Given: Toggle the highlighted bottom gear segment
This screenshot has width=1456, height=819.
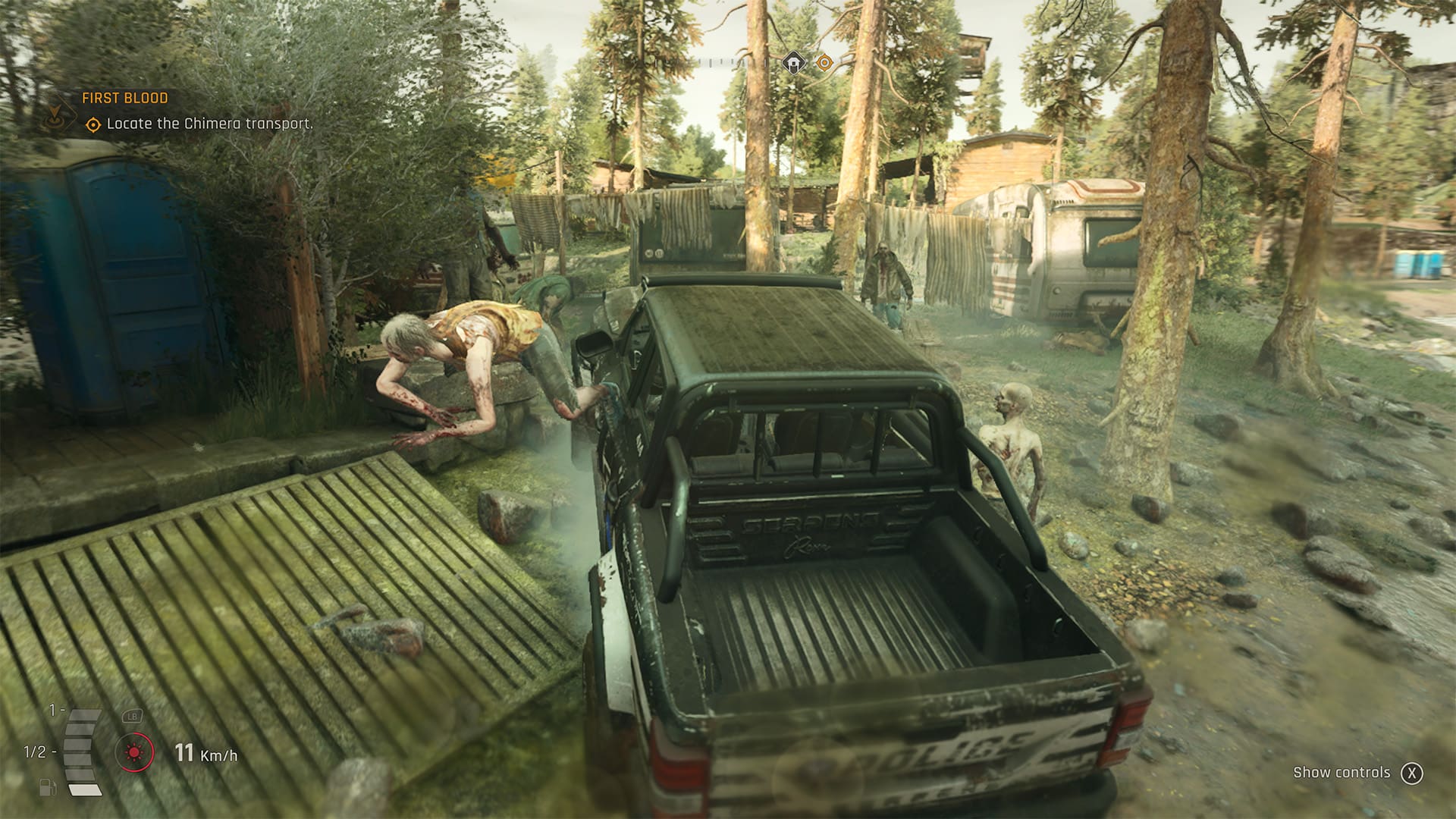Looking at the screenshot, I should click(85, 790).
